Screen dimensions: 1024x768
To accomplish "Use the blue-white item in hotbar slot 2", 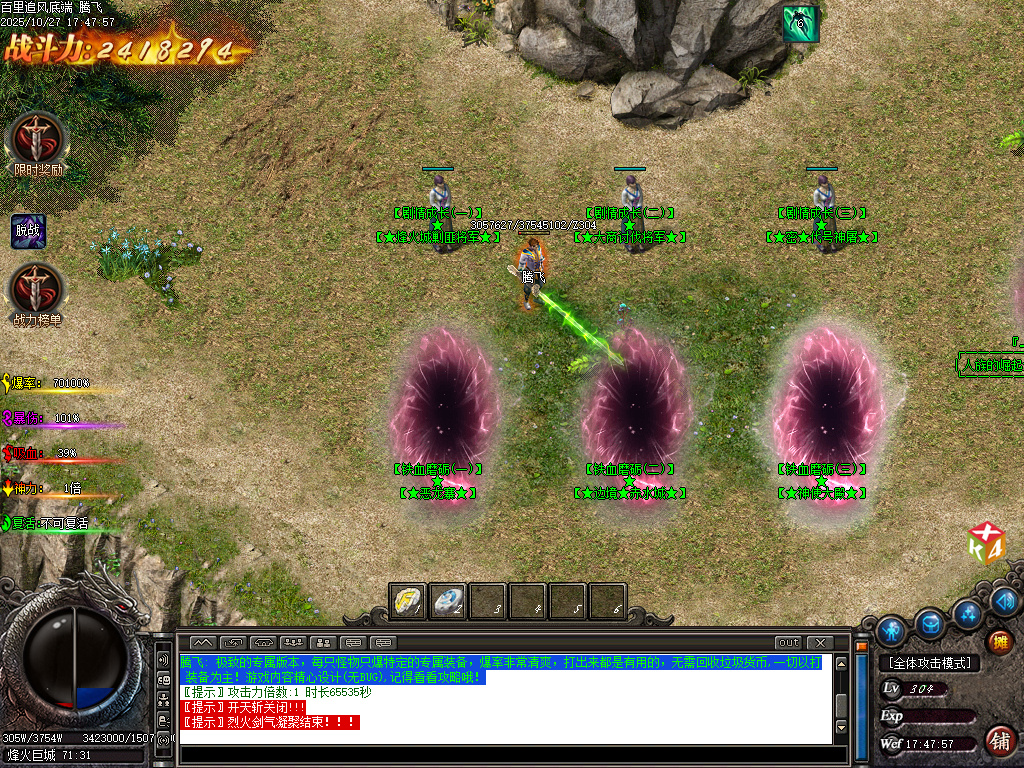I will pos(447,601).
